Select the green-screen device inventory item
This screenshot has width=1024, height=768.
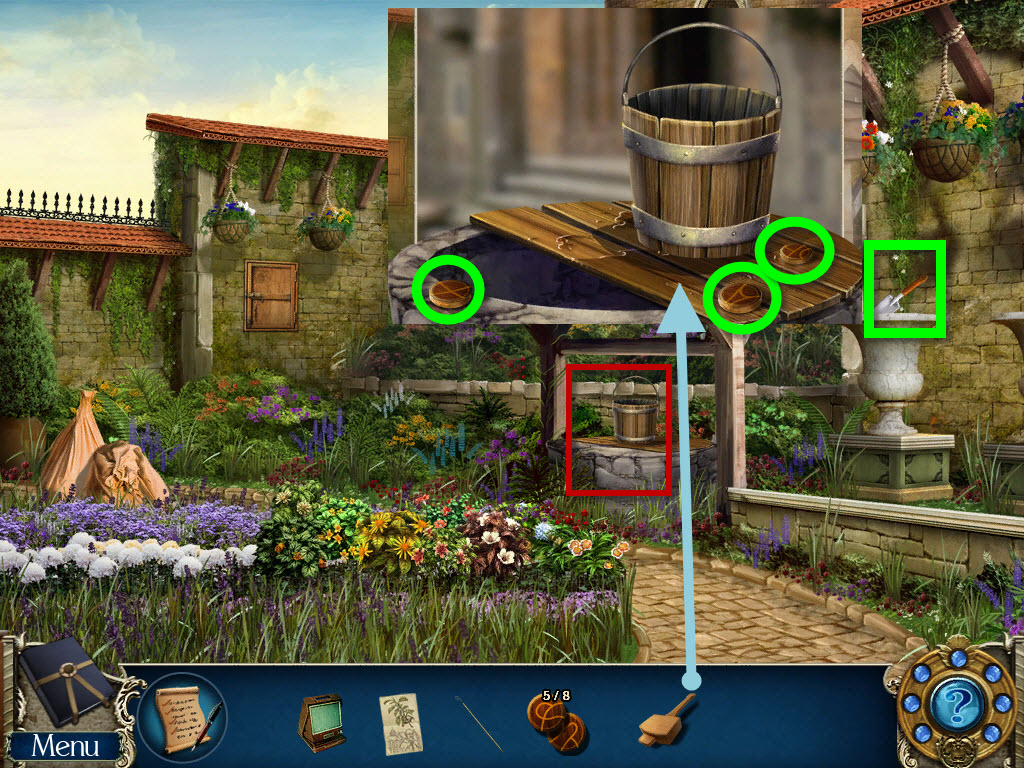point(320,722)
